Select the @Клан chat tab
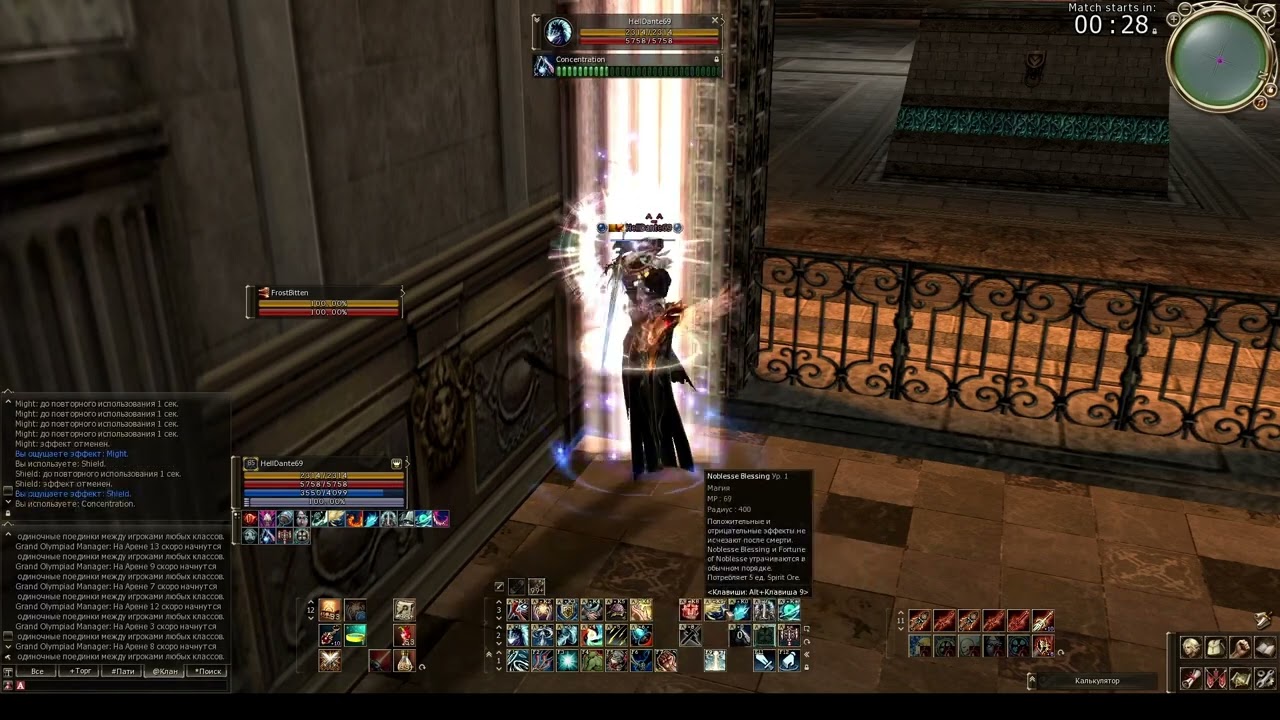 pos(165,671)
